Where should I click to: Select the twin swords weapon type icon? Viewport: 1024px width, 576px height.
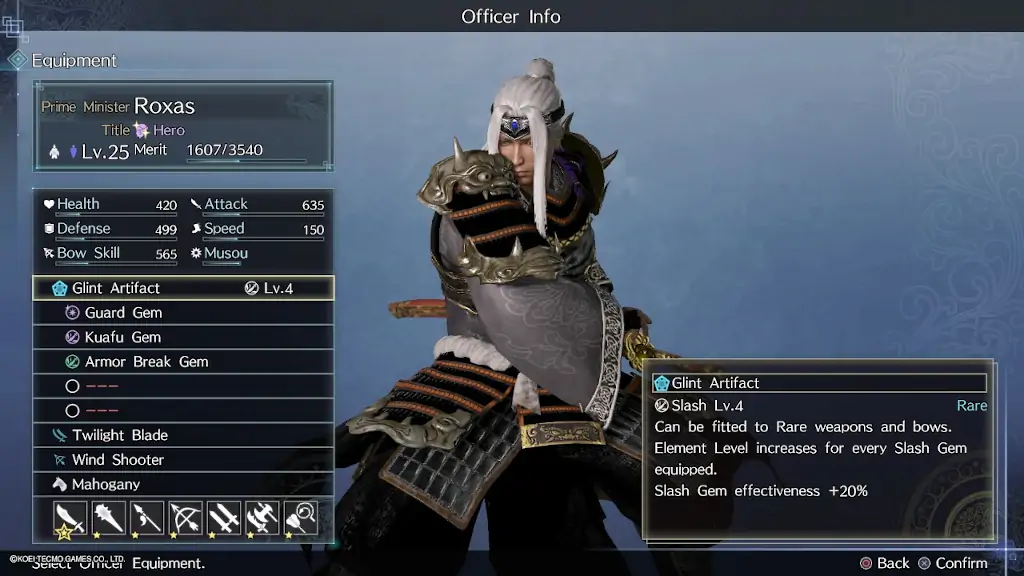pos(224,518)
